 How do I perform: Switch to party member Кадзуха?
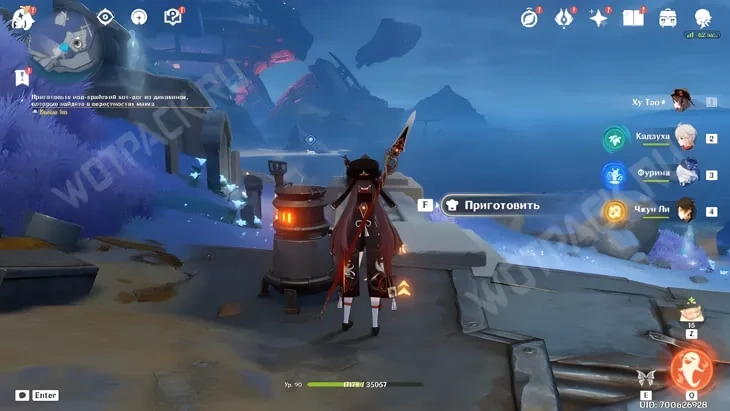coord(684,138)
